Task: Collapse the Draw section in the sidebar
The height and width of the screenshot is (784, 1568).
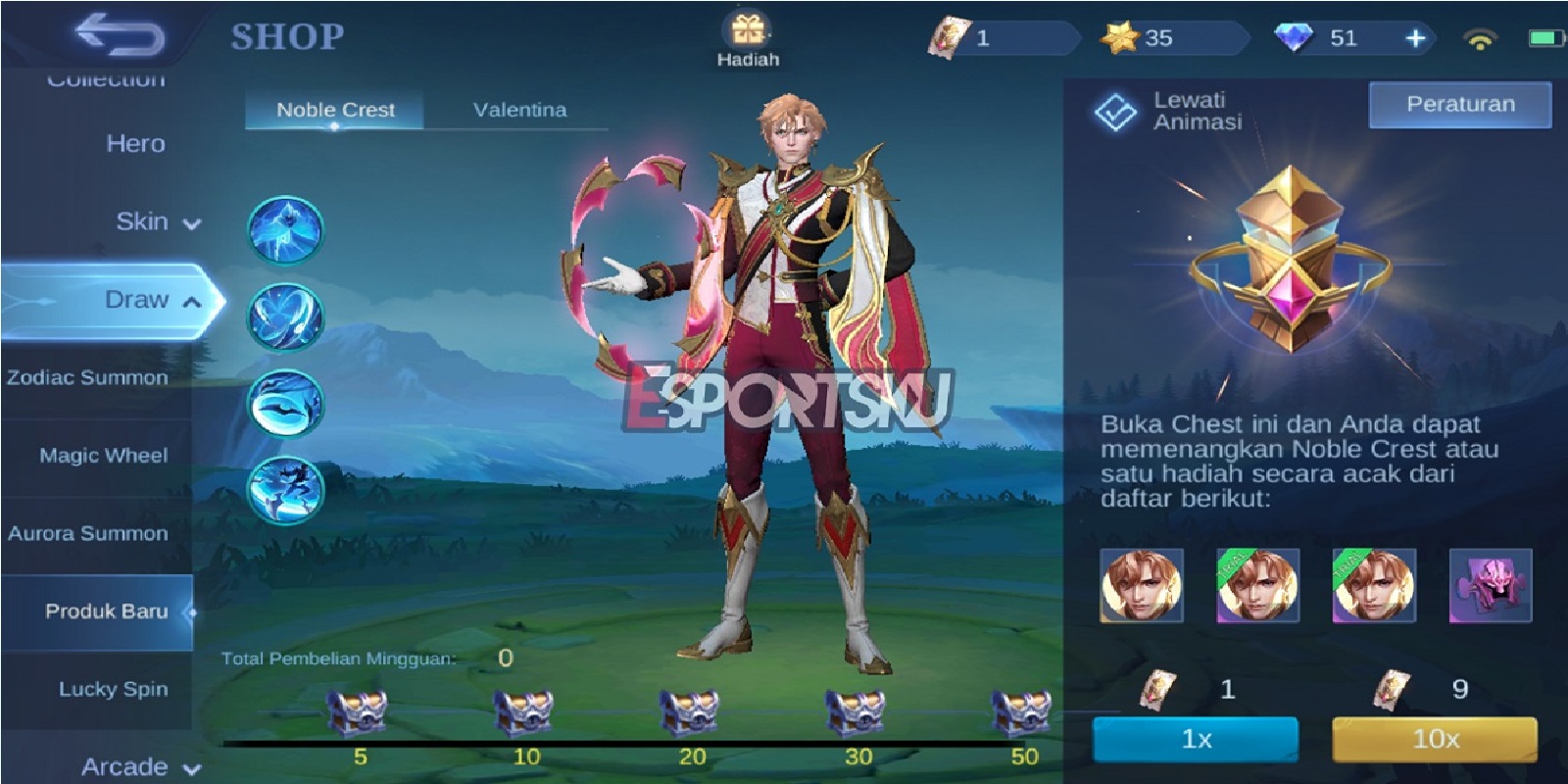Action: [145, 300]
